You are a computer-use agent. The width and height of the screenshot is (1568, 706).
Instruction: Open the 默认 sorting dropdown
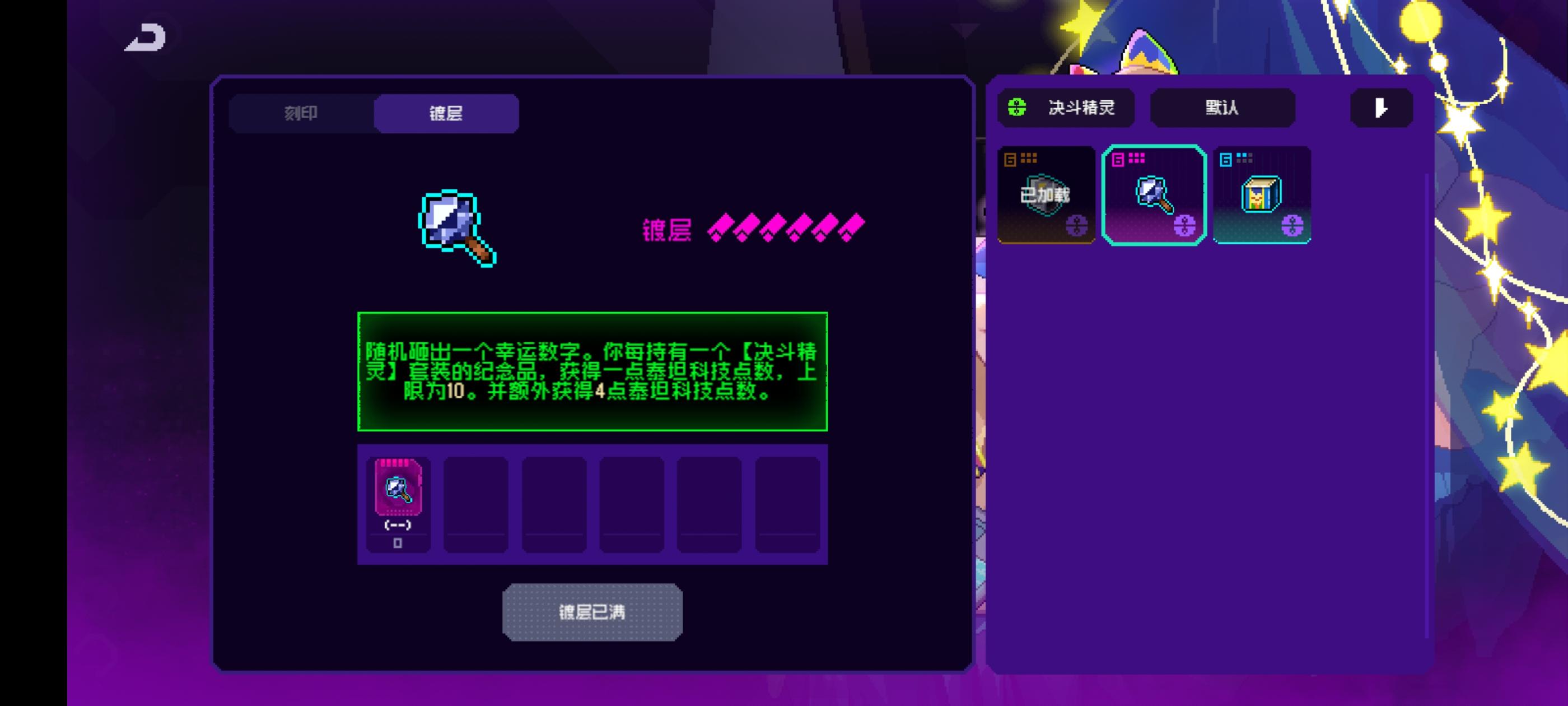click(x=1222, y=108)
